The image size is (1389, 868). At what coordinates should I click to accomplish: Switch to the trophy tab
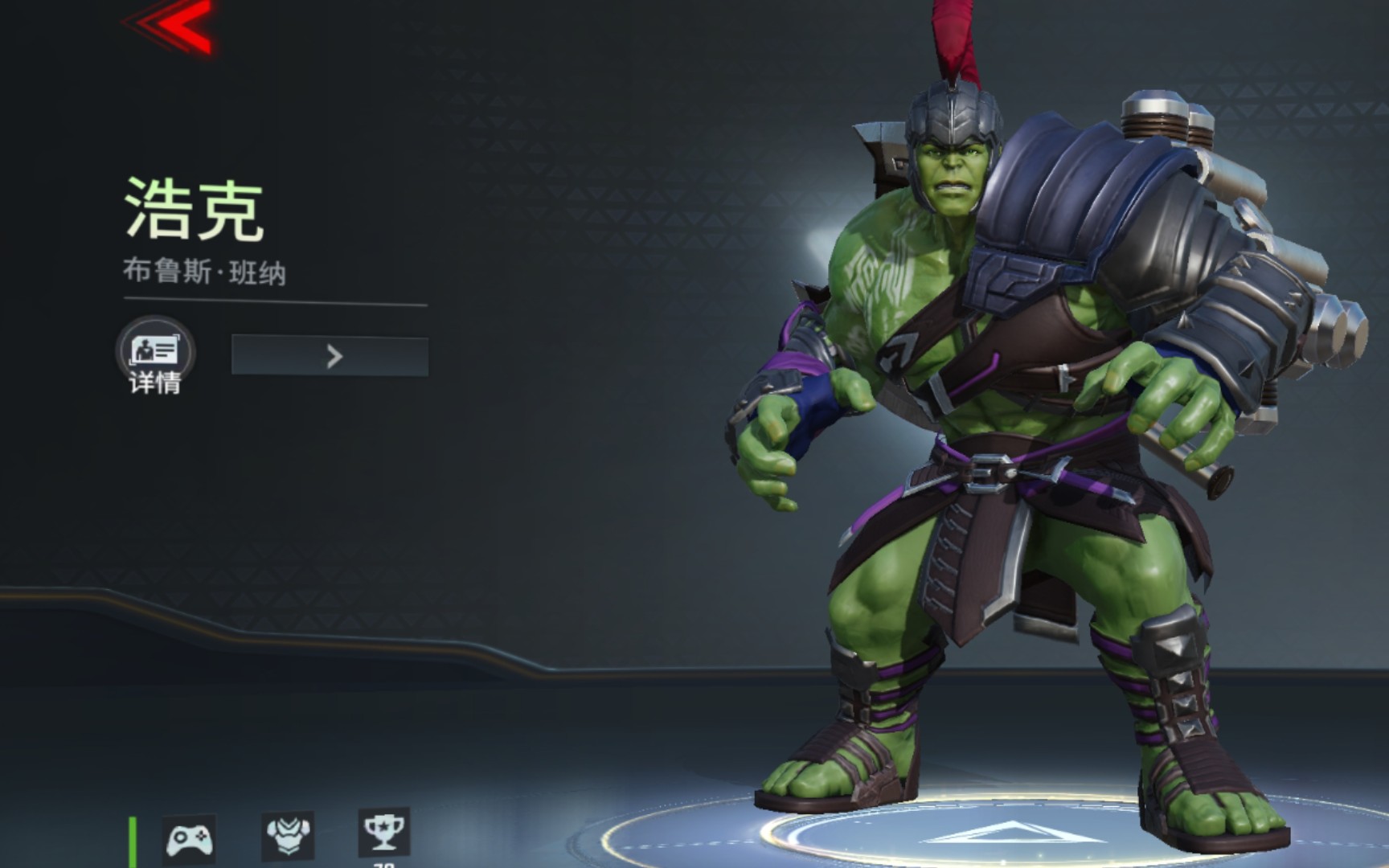coord(383,832)
